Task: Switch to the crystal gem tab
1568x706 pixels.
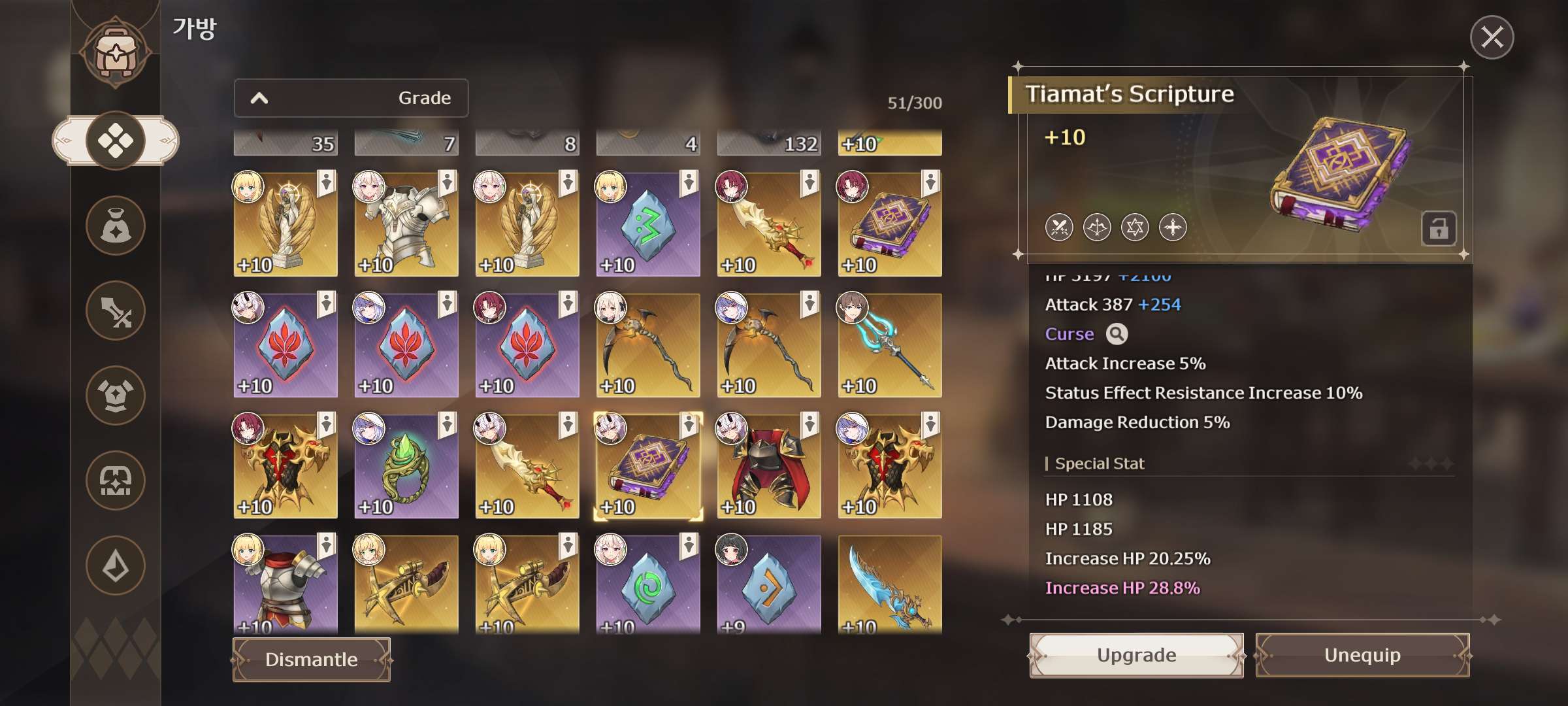Action: pos(116,565)
